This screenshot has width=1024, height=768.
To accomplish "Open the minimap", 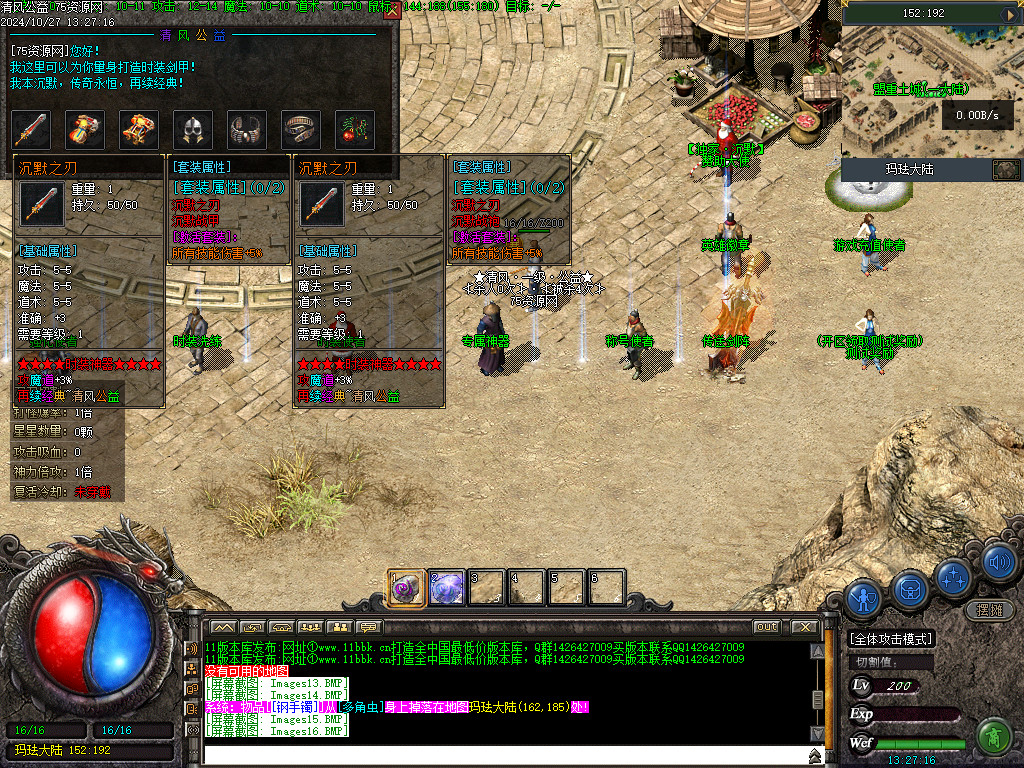I will (x=932, y=95).
